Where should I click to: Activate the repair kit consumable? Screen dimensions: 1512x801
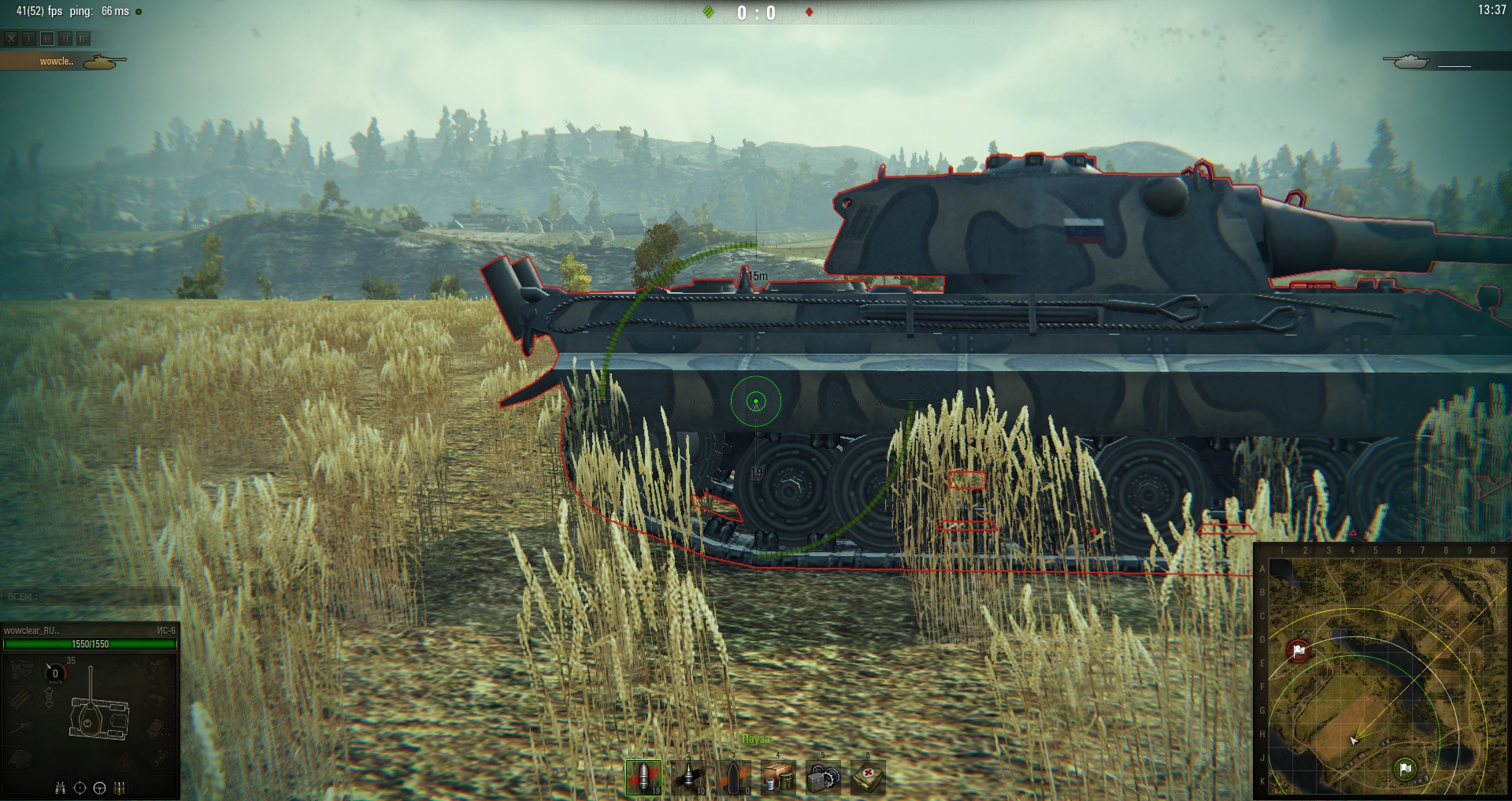click(823, 777)
